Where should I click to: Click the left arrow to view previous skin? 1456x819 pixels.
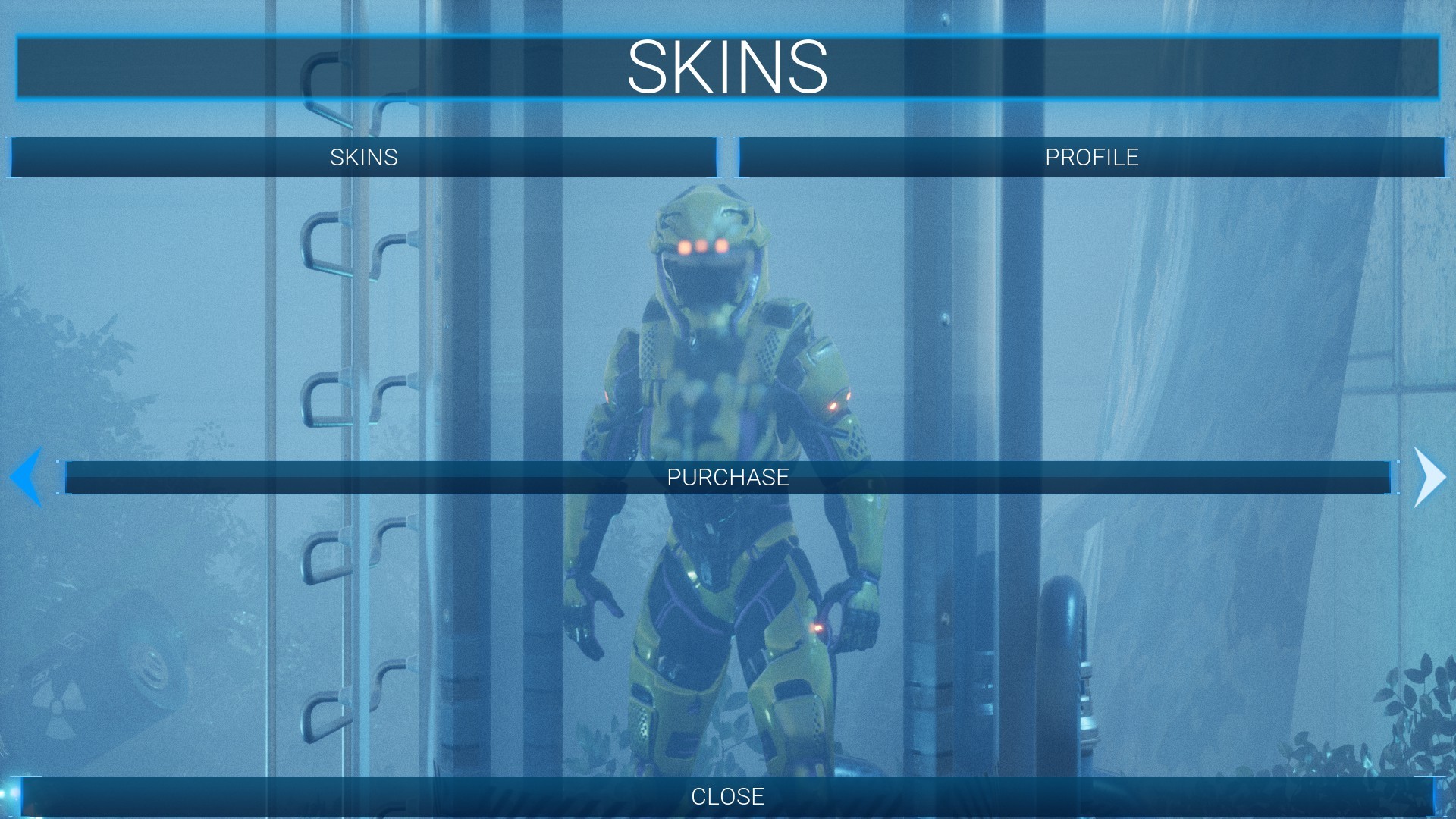pos(27,476)
